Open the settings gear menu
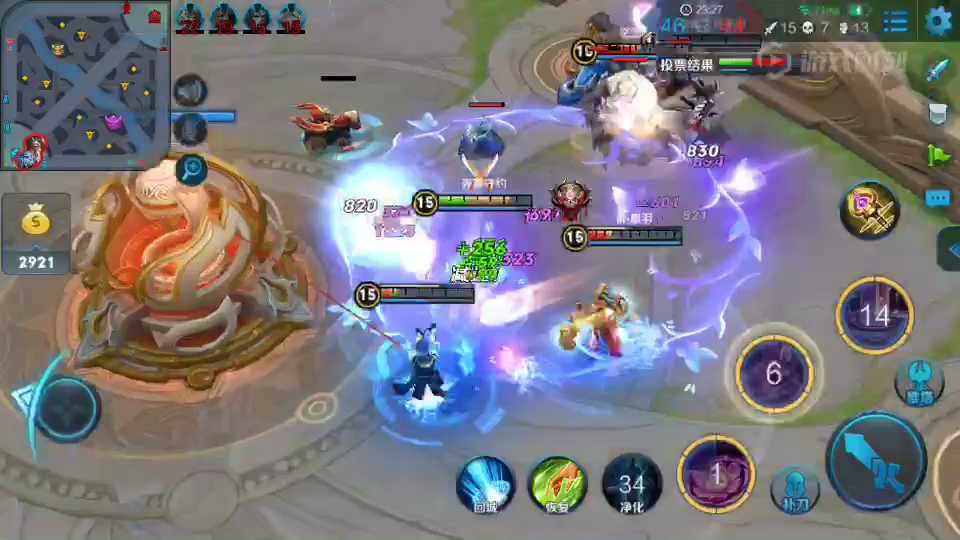 [938, 21]
